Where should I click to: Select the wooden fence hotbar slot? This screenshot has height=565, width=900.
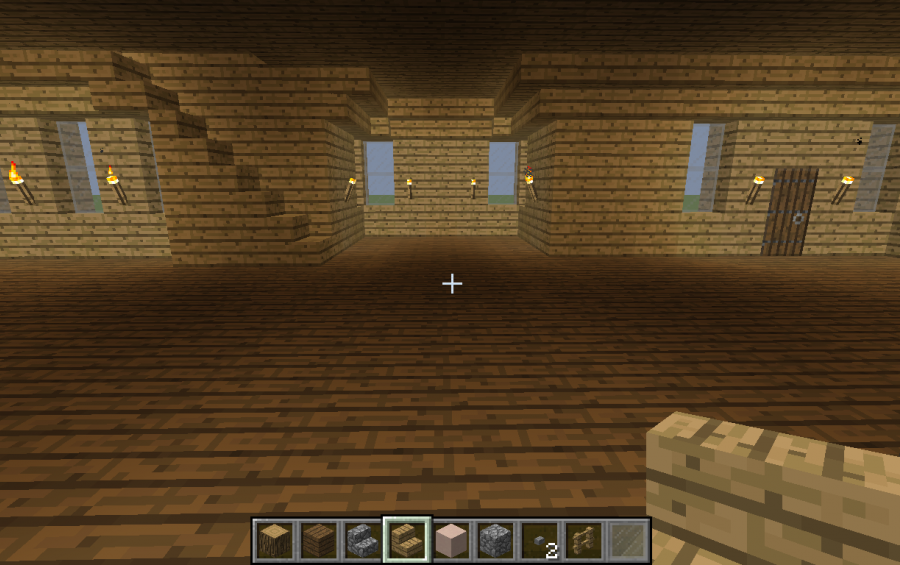coord(584,540)
